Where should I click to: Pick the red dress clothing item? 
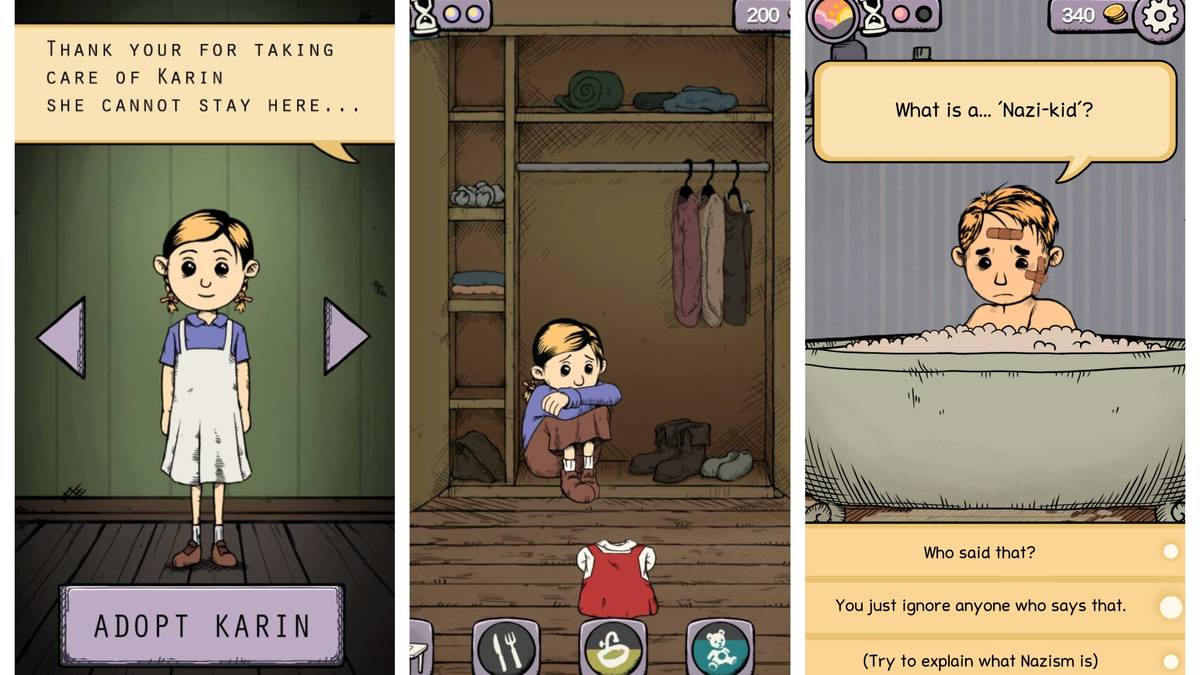[x=617, y=578]
